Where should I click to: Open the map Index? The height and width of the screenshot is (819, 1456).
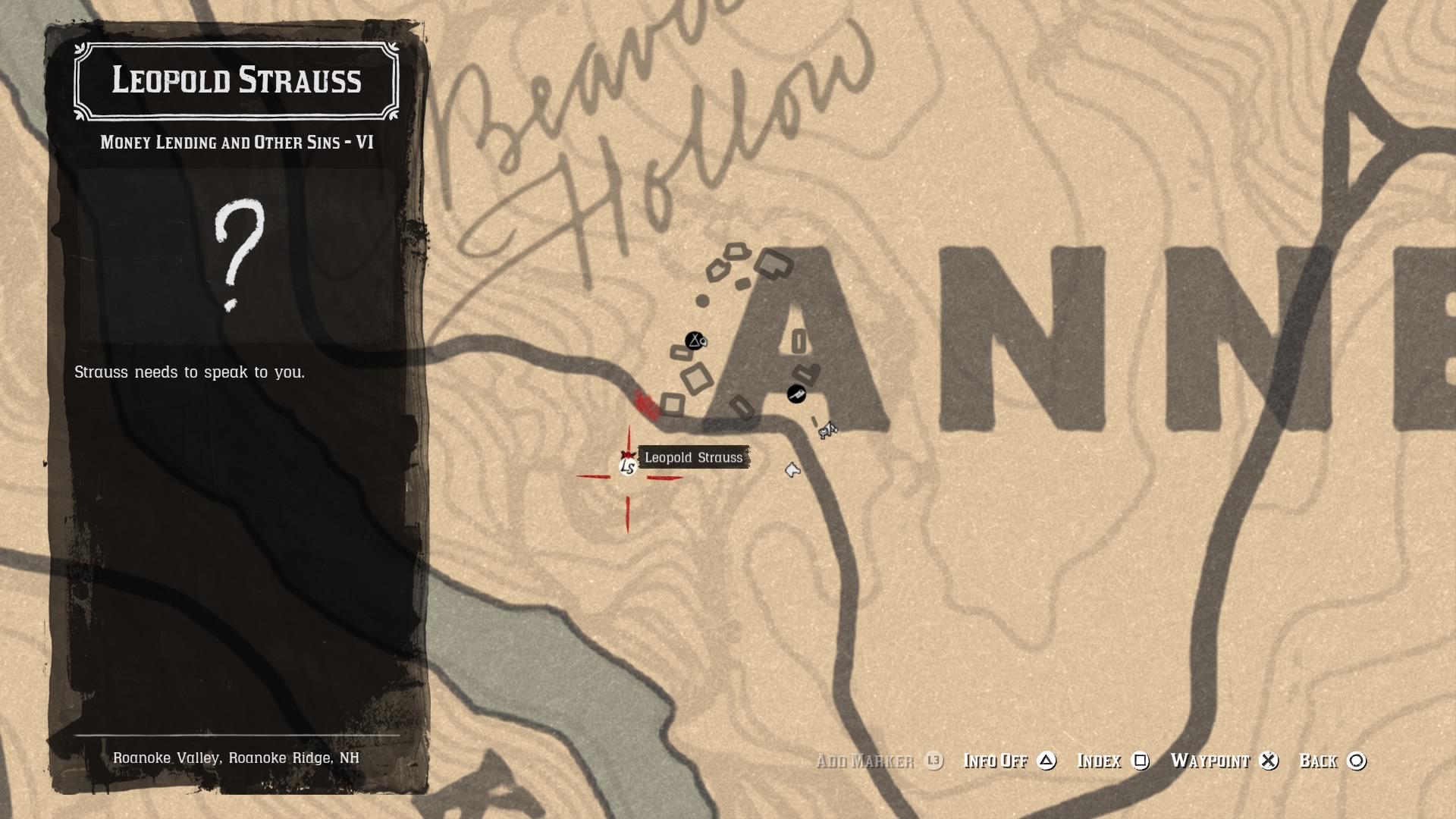(1101, 761)
